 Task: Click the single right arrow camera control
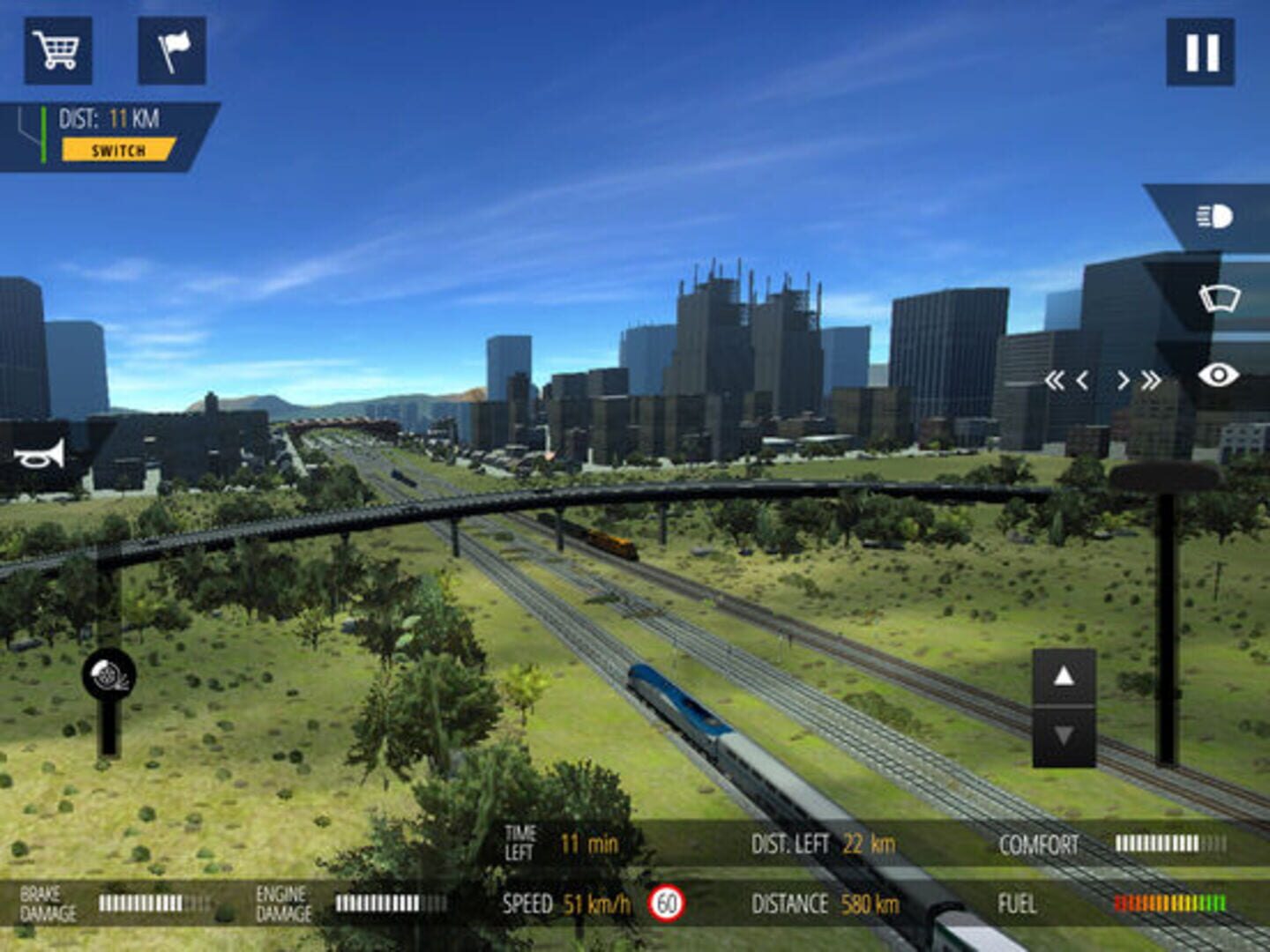point(1123,381)
